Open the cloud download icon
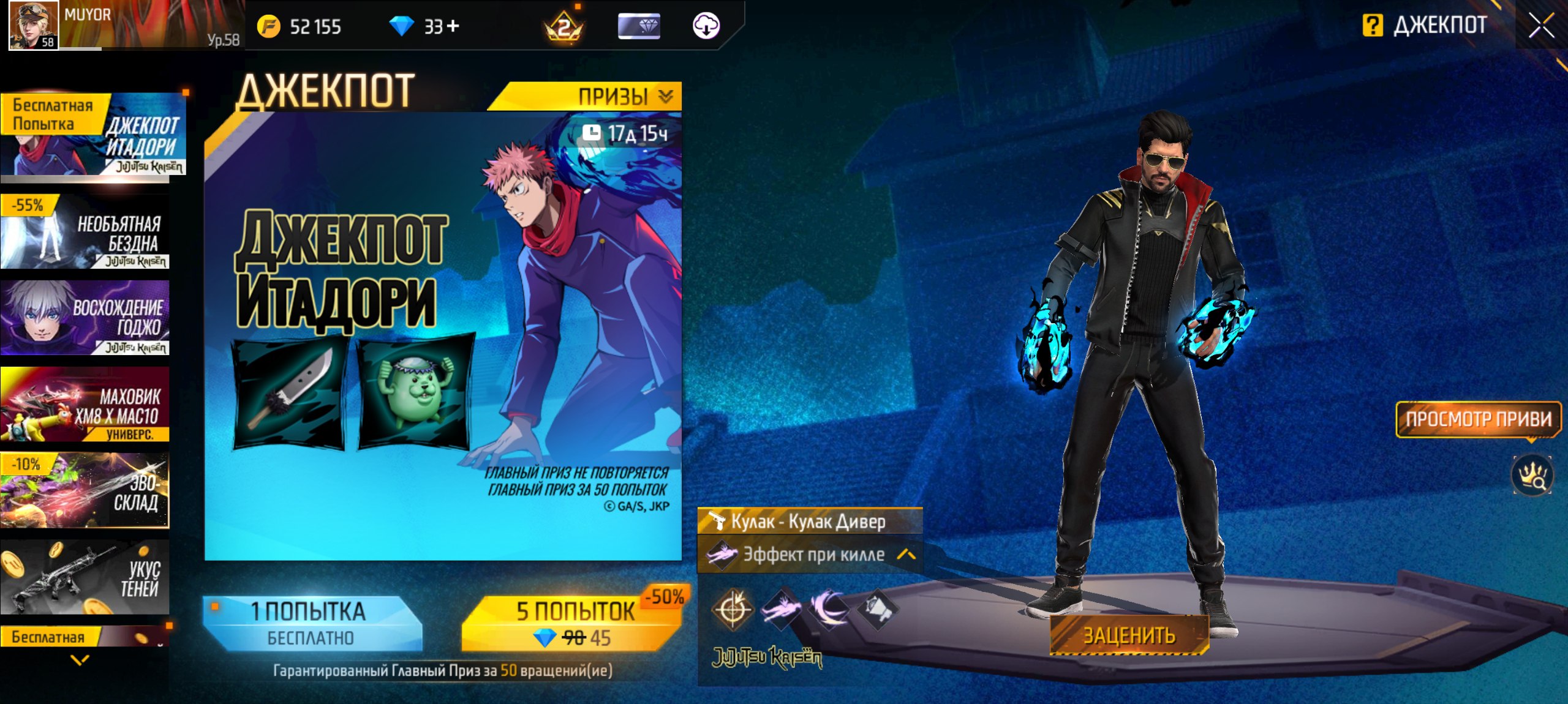 point(706,26)
